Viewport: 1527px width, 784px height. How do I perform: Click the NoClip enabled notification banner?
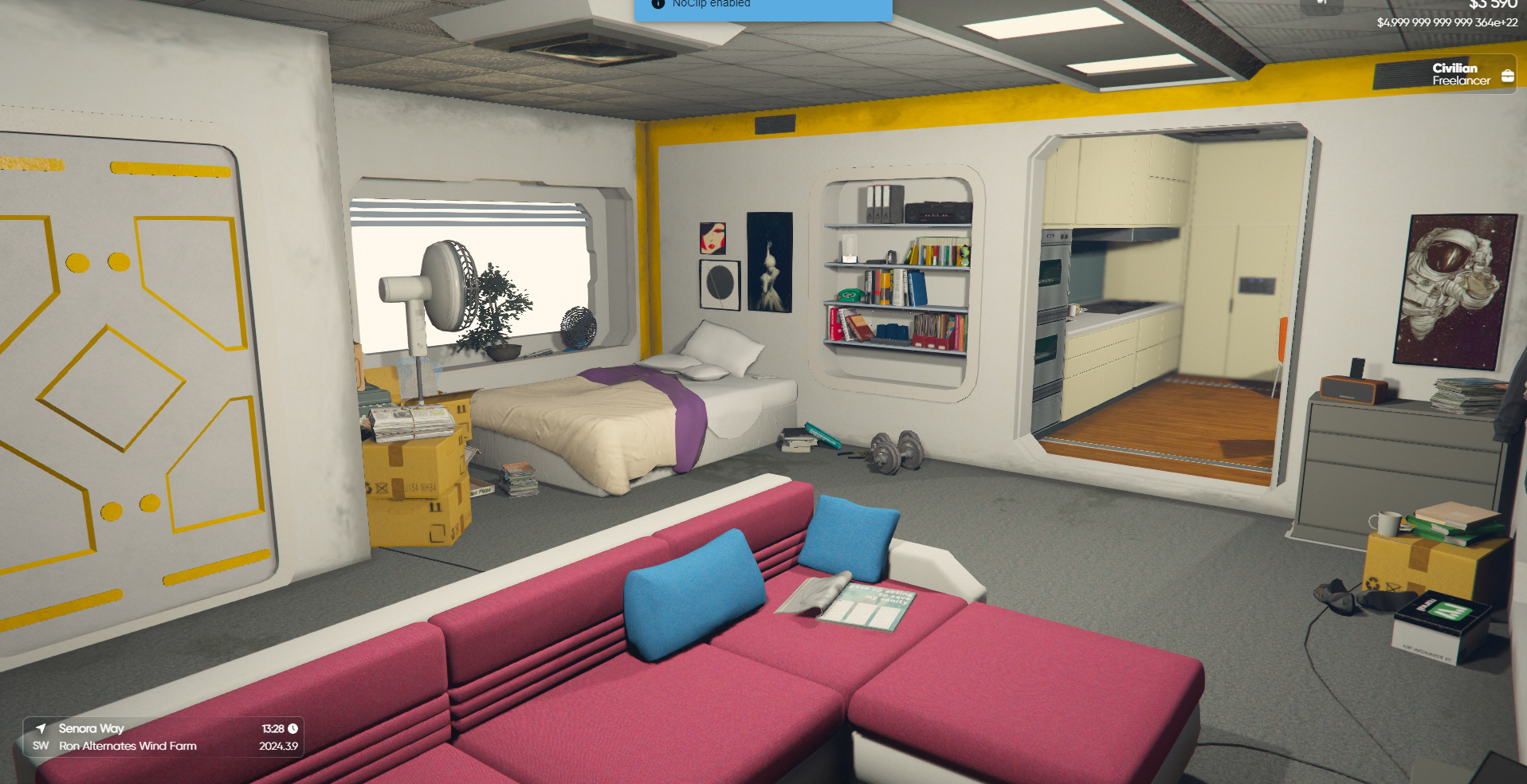(x=763, y=7)
